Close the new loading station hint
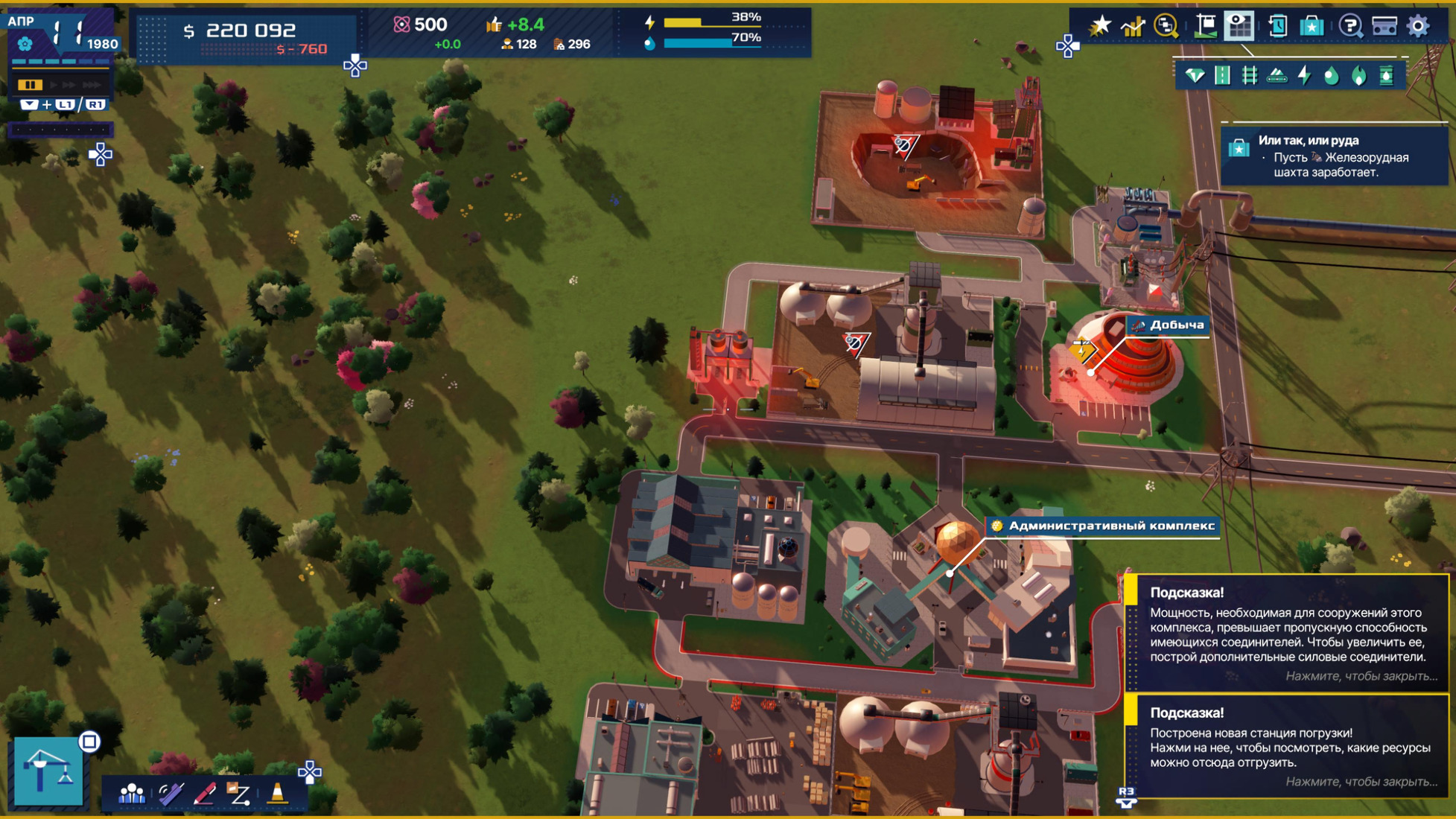Screen dimensions: 1456x819 1361,782
